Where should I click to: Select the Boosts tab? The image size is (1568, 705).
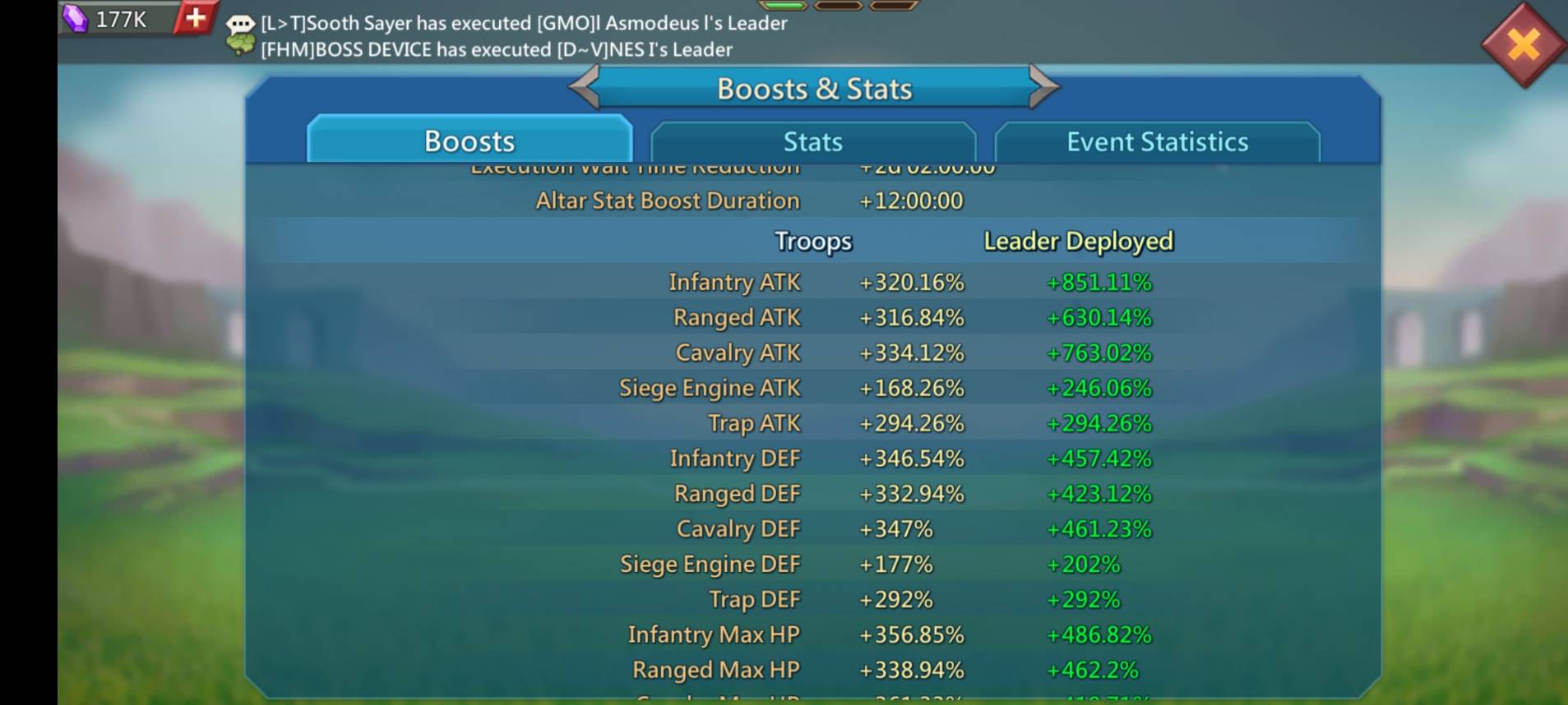pyautogui.click(x=469, y=141)
